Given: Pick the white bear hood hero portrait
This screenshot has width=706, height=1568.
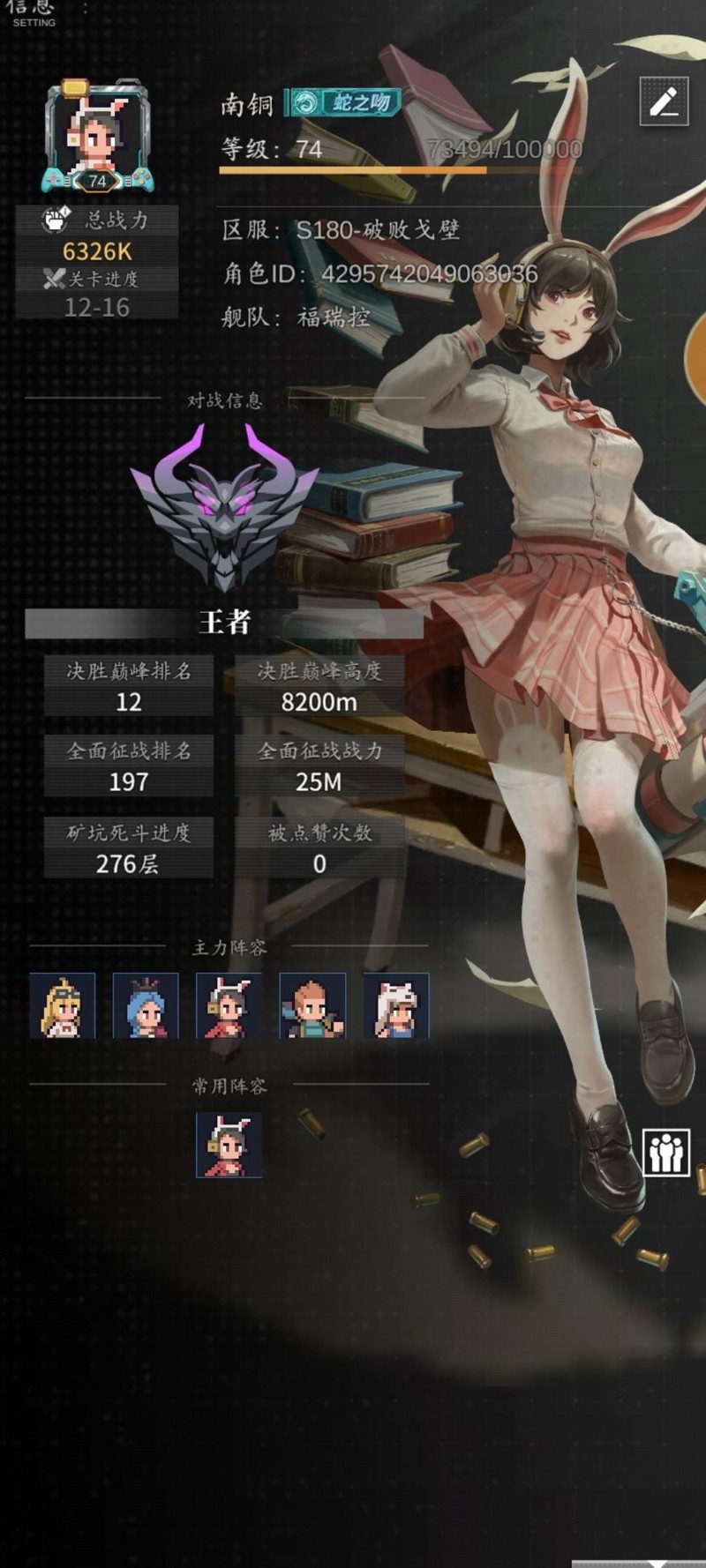Looking at the screenshot, I should 396,1005.
